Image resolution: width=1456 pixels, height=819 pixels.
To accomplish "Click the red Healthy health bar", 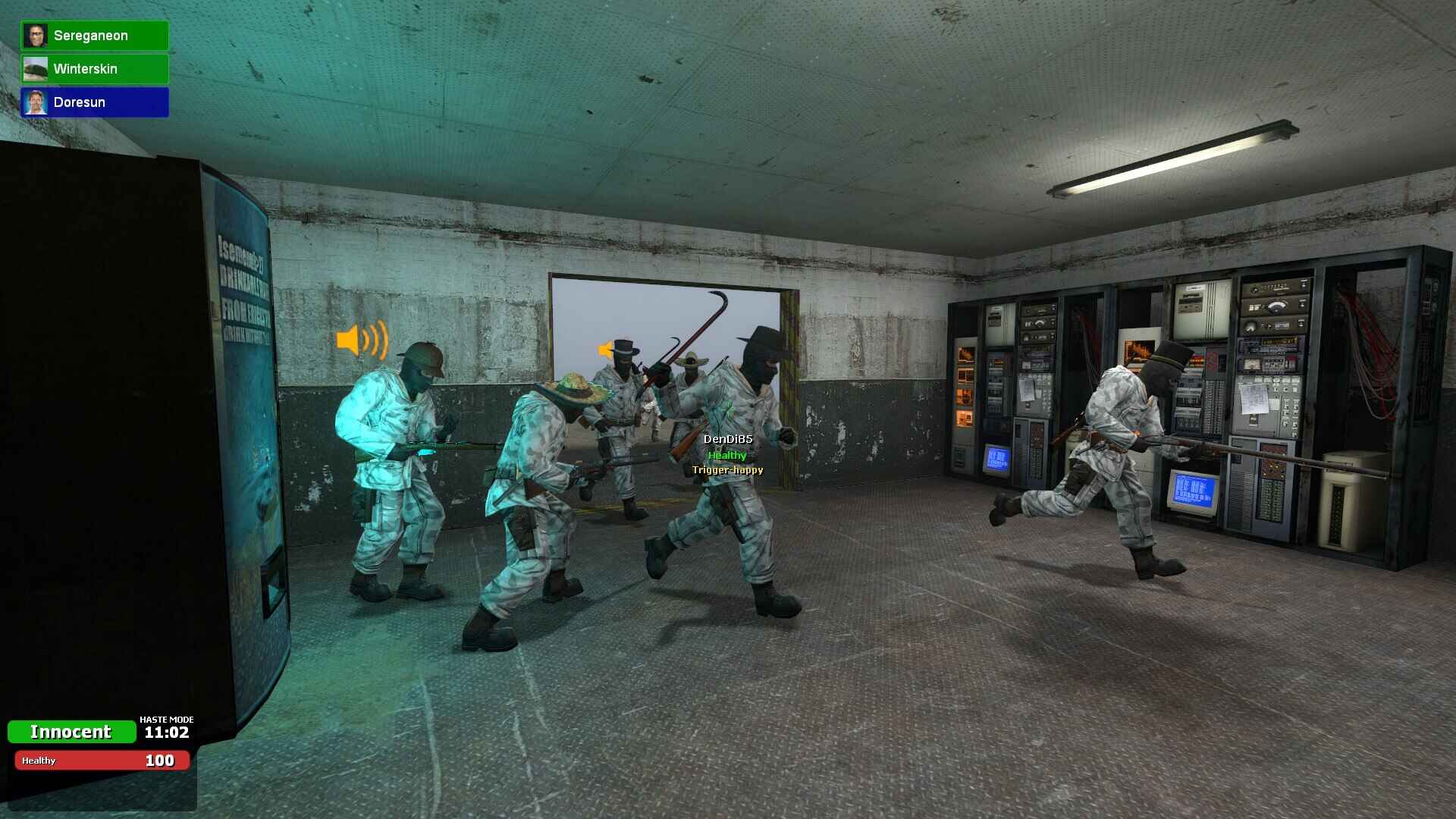I will click(102, 760).
